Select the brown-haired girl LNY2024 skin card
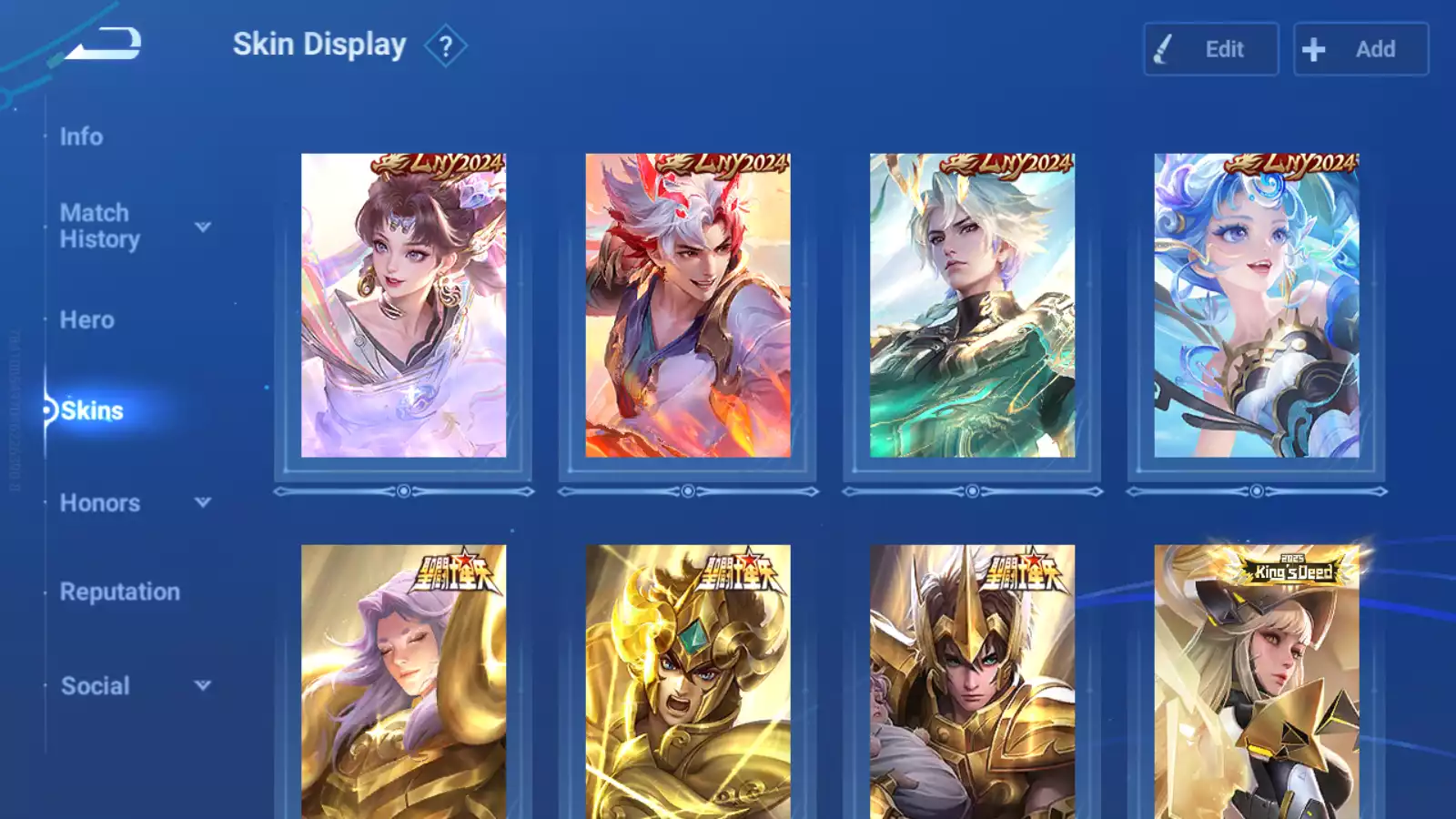1456x819 pixels. point(403,306)
